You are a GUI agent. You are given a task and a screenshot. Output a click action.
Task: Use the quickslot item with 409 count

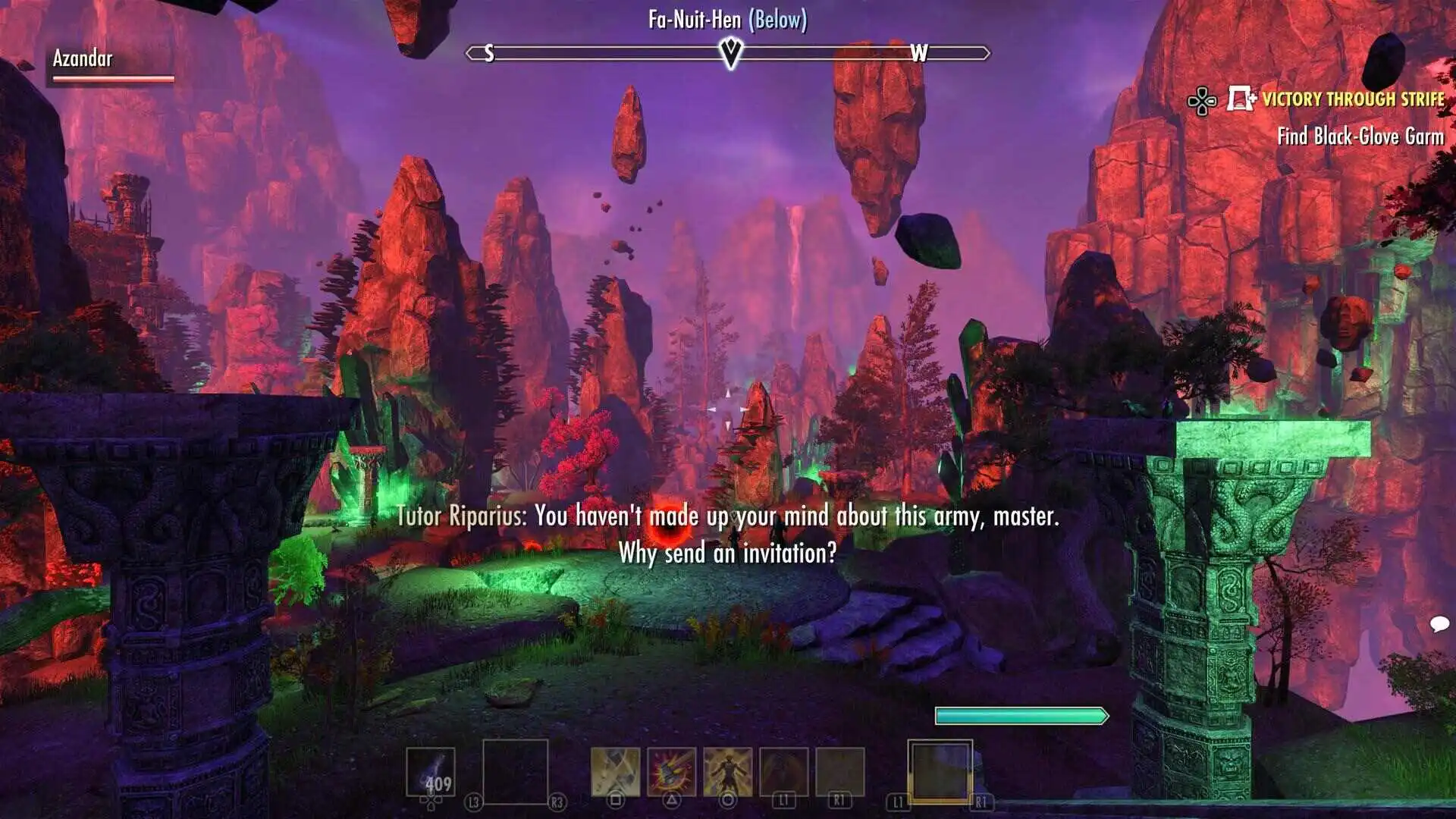pos(431,772)
